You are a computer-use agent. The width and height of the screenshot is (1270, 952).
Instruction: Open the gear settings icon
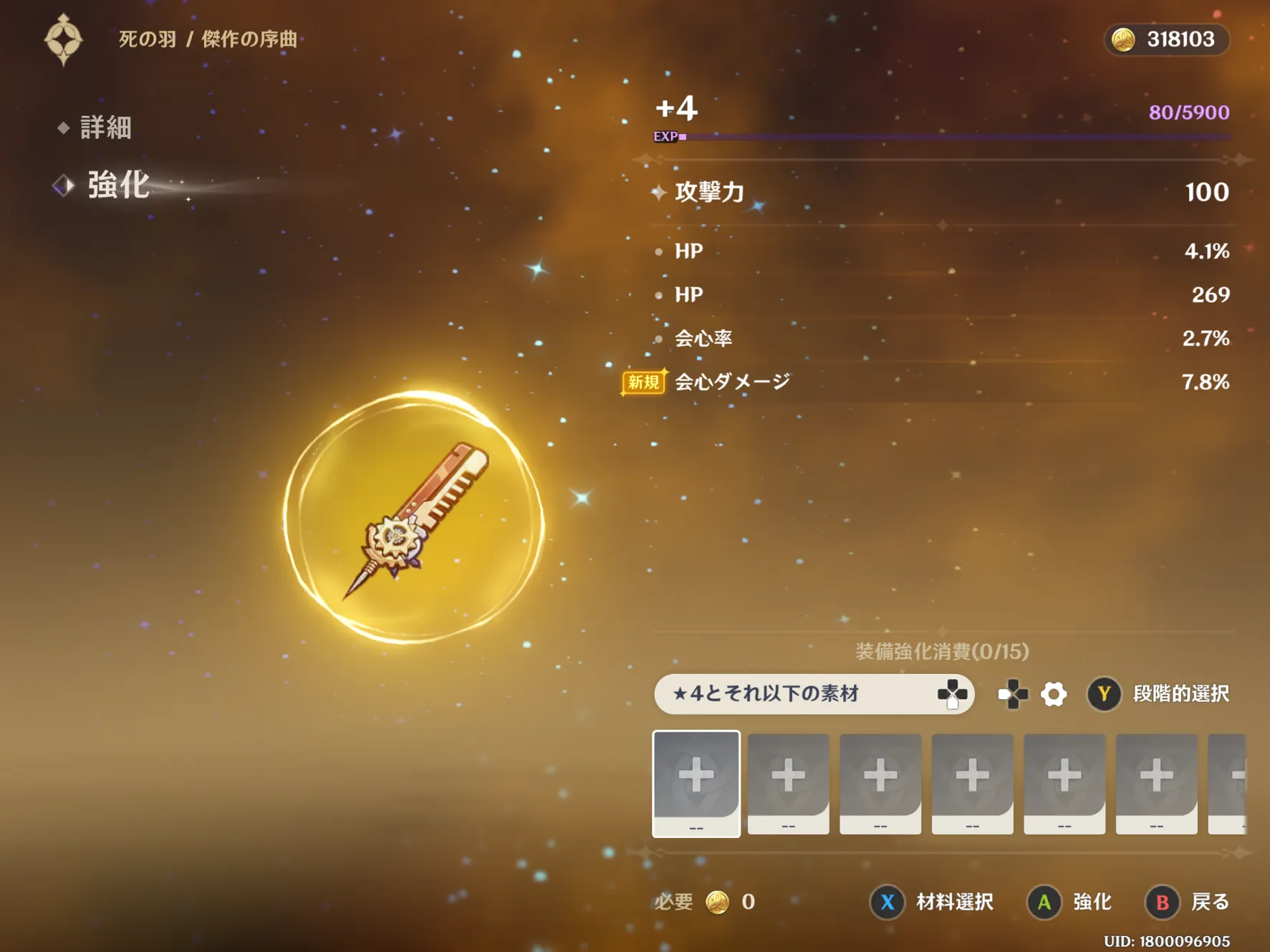click(1054, 693)
